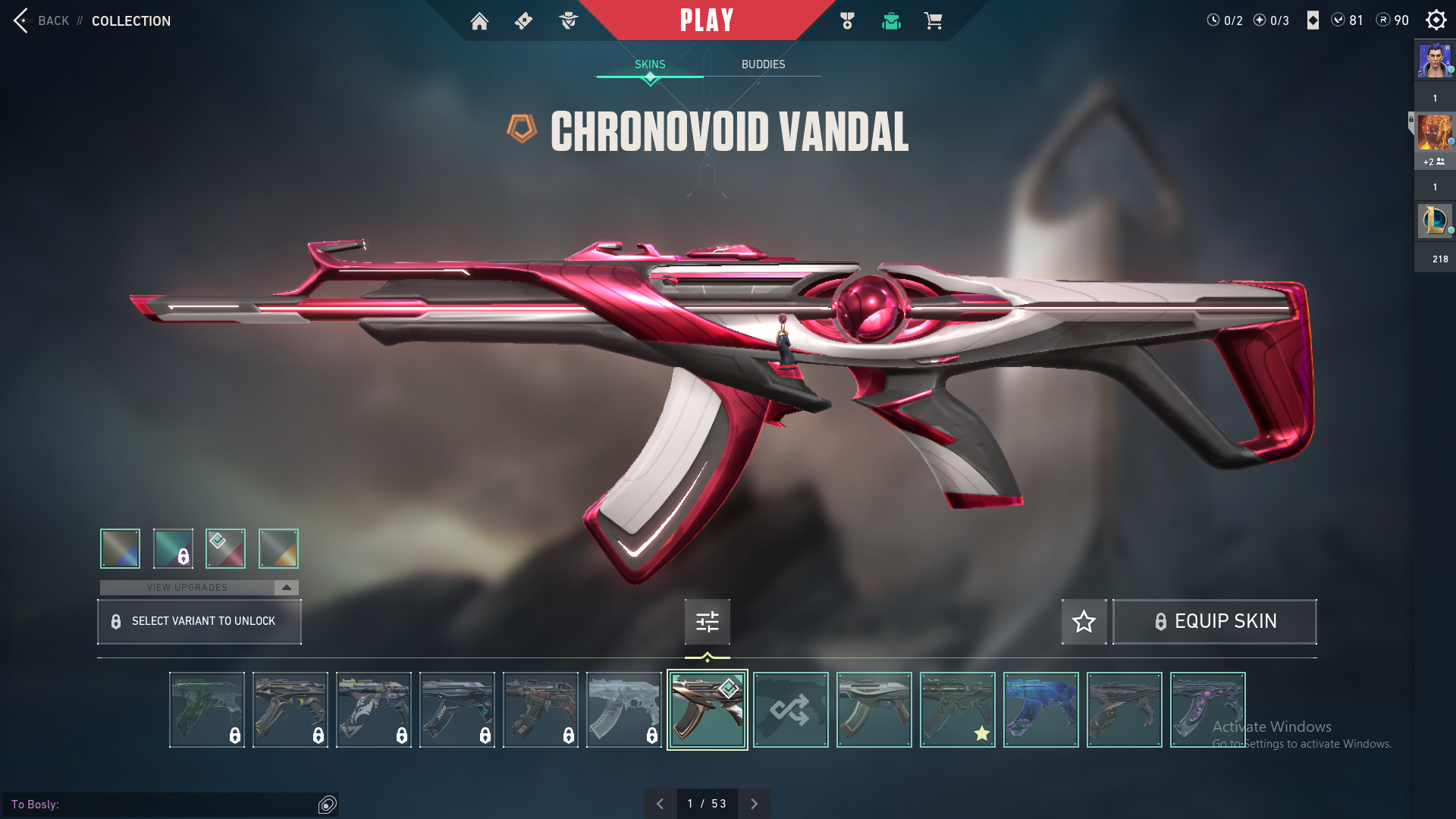1456x819 pixels.
Task: Open the Store shopping cart icon
Action: pyautogui.click(x=933, y=21)
